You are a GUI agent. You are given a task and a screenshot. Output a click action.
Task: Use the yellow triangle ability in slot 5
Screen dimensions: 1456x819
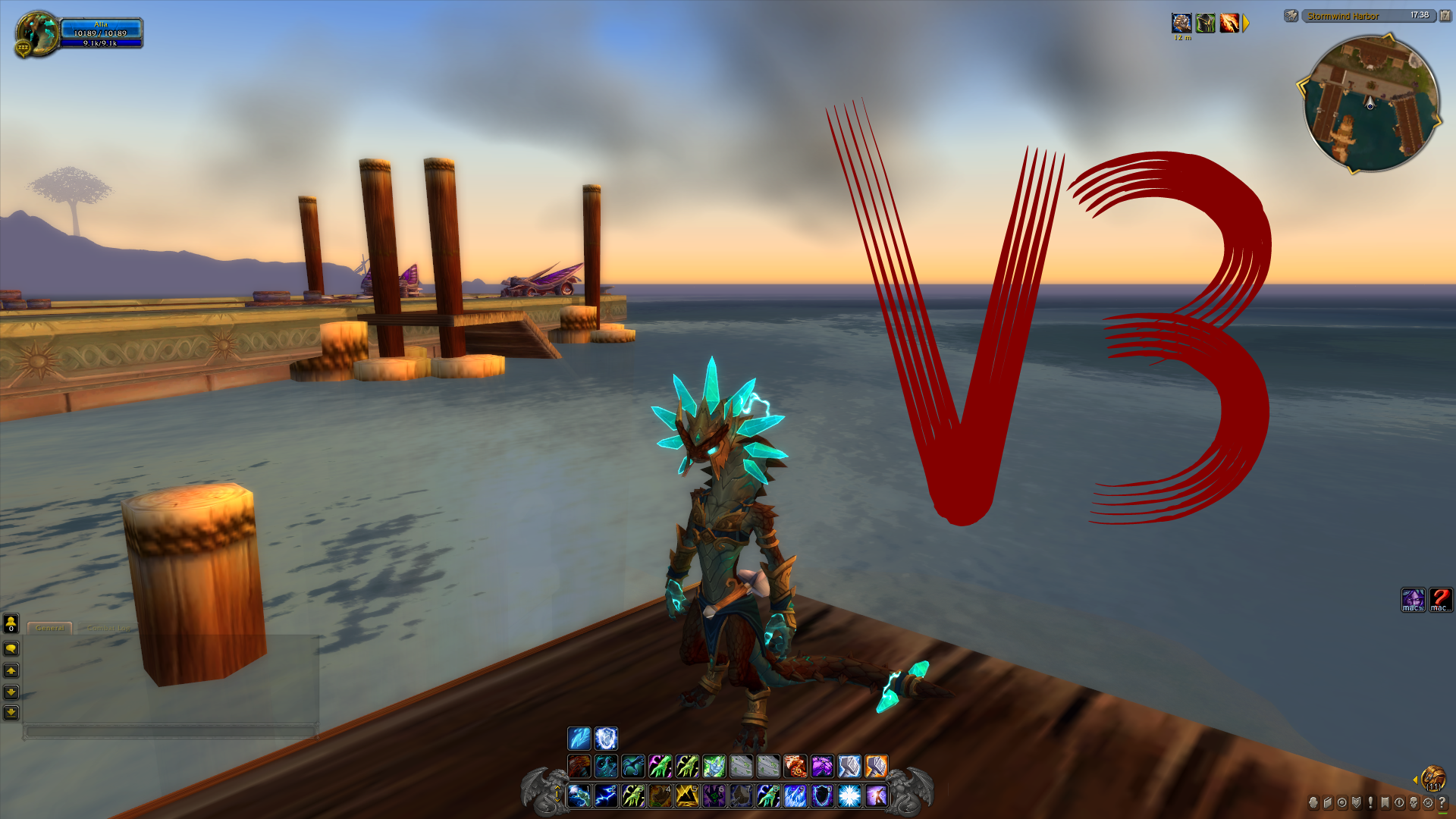687,795
